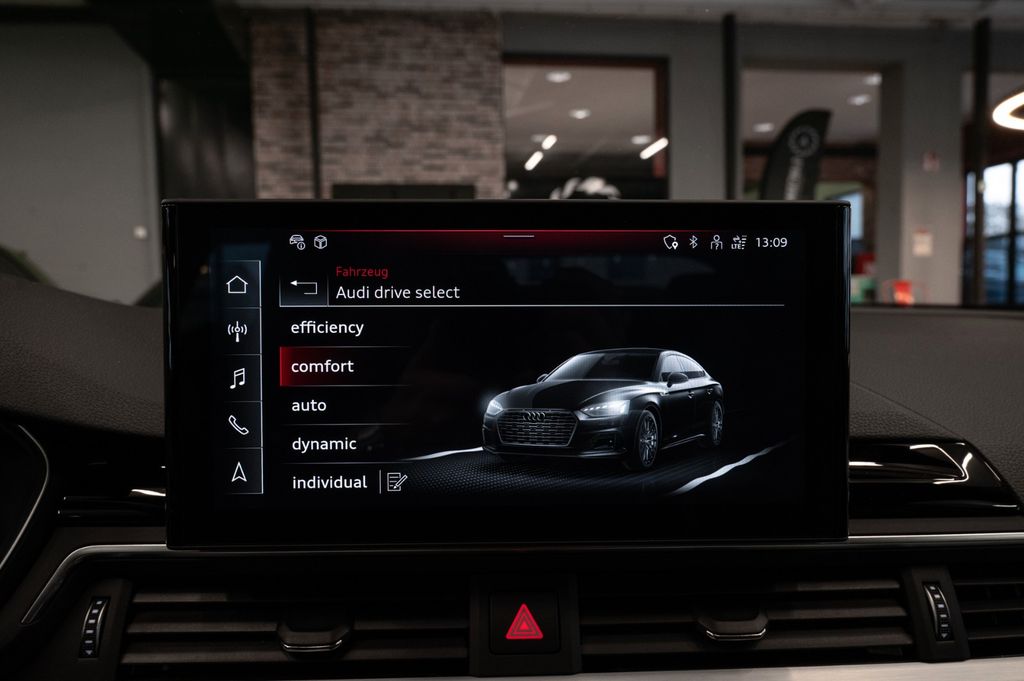Image resolution: width=1024 pixels, height=681 pixels.
Task: Go back using the return arrow button
Action: [303, 288]
